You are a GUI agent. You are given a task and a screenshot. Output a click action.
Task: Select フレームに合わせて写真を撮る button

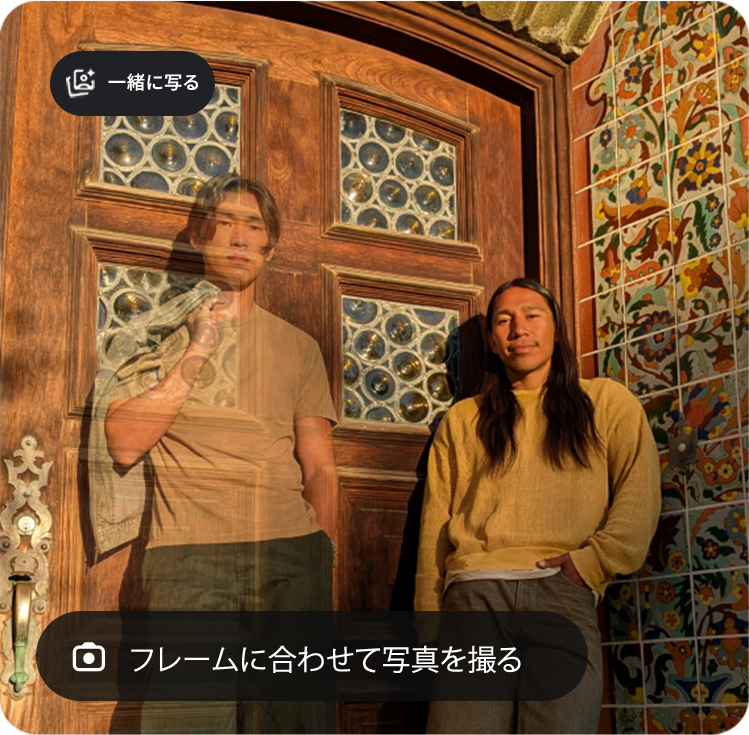click(311, 657)
